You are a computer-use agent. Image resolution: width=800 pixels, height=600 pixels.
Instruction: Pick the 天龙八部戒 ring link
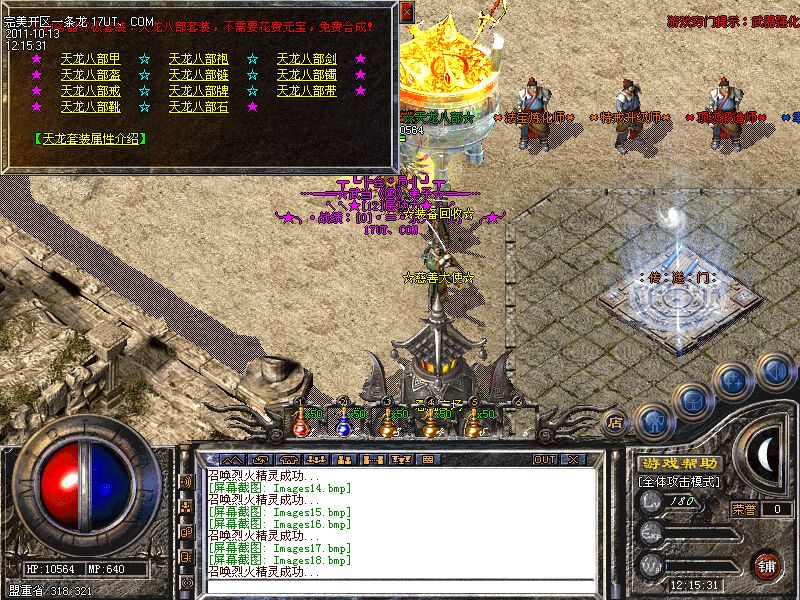(x=90, y=91)
